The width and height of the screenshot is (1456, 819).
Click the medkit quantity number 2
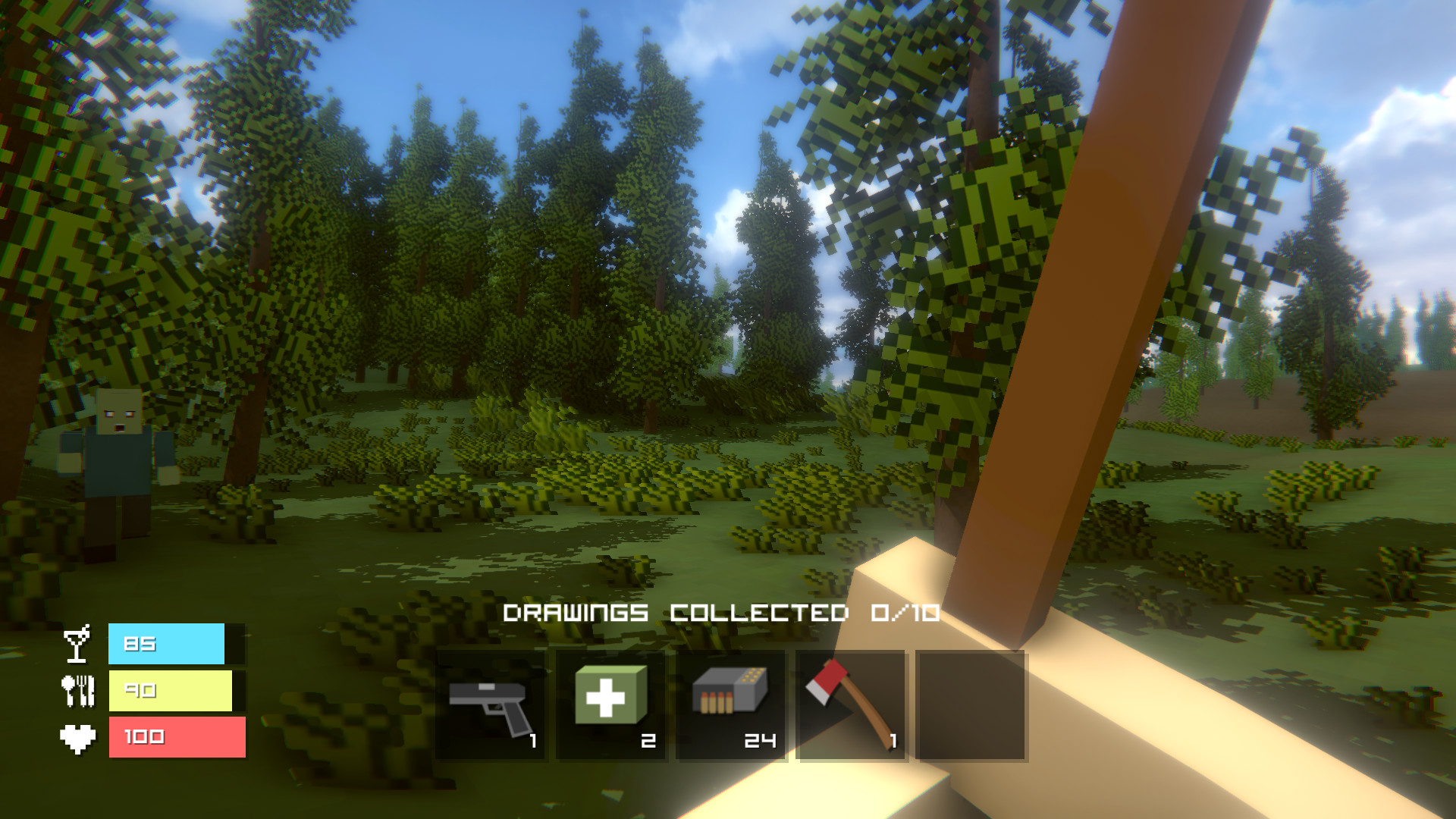(647, 739)
